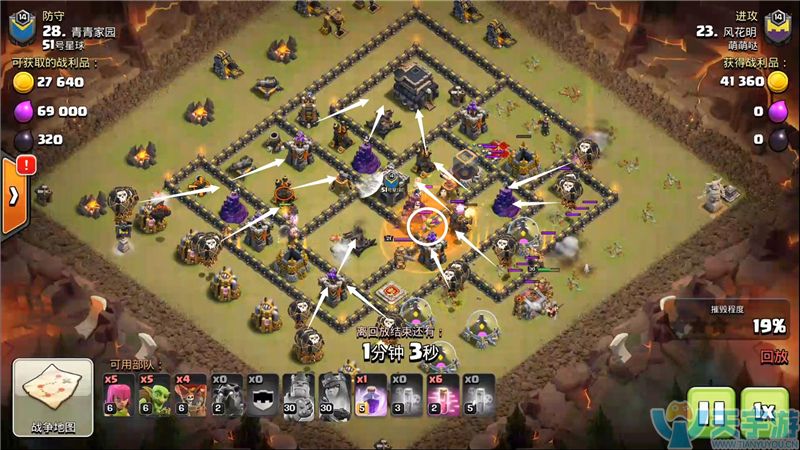Image resolution: width=800 pixels, height=450 pixels.
Task: Select the clan castle troops slot
Action: (x=262, y=393)
